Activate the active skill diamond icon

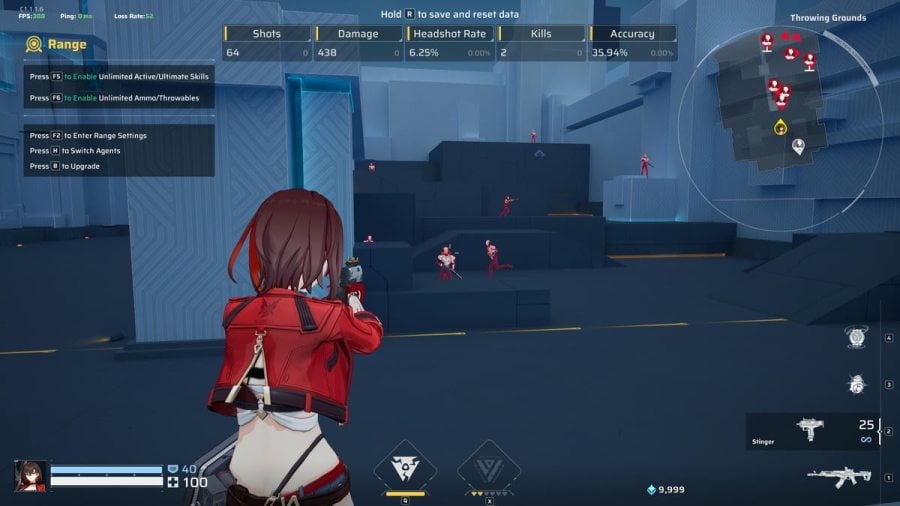click(405, 465)
